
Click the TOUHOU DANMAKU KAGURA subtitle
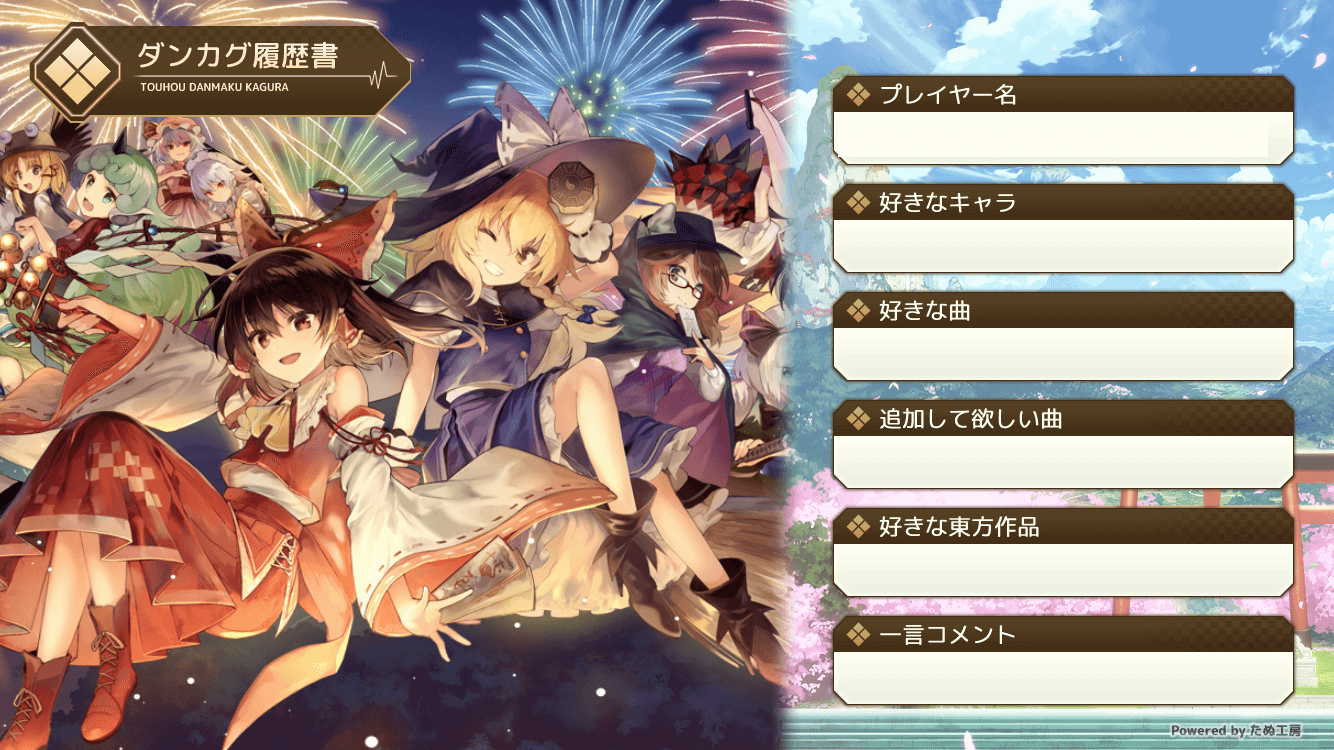(215, 89)
